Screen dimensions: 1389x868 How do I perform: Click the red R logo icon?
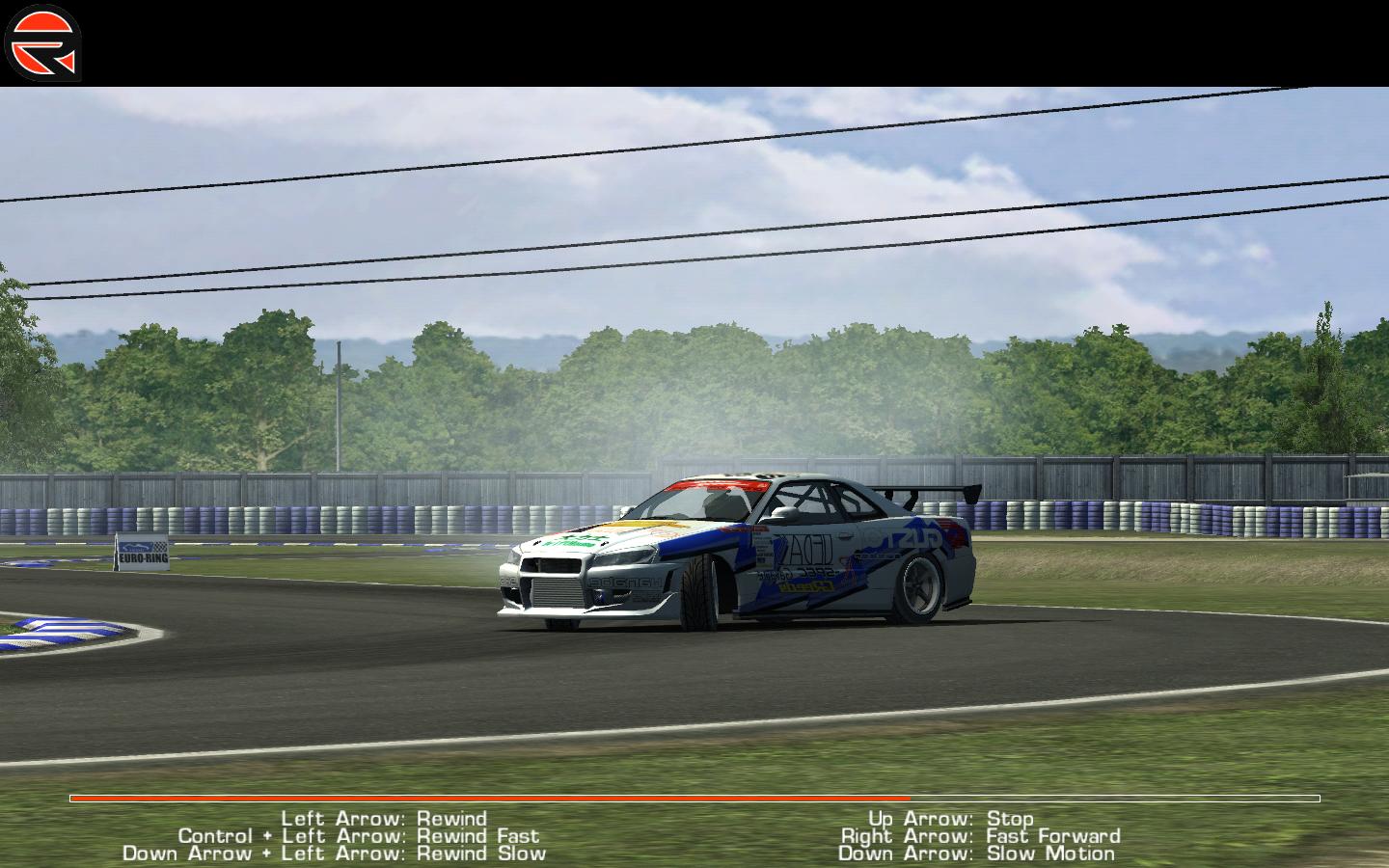point(43,43)
